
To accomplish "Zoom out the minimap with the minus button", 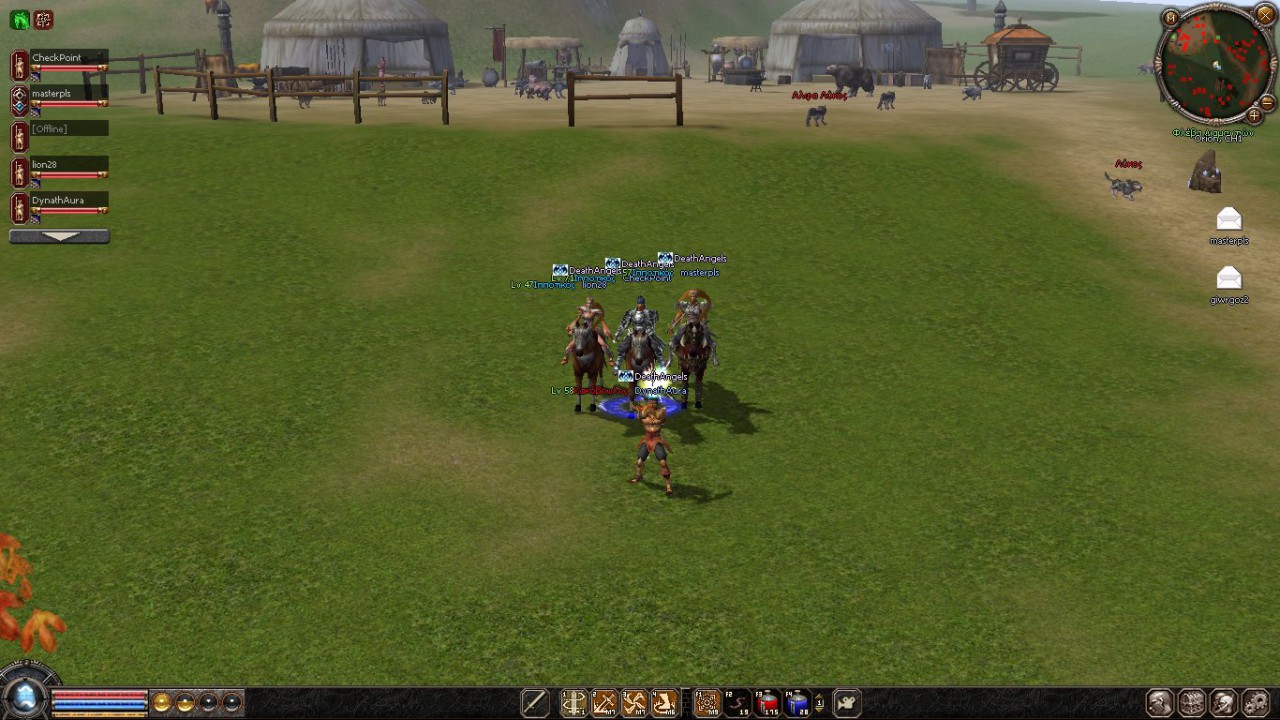I will click(x=1267, y=103).
